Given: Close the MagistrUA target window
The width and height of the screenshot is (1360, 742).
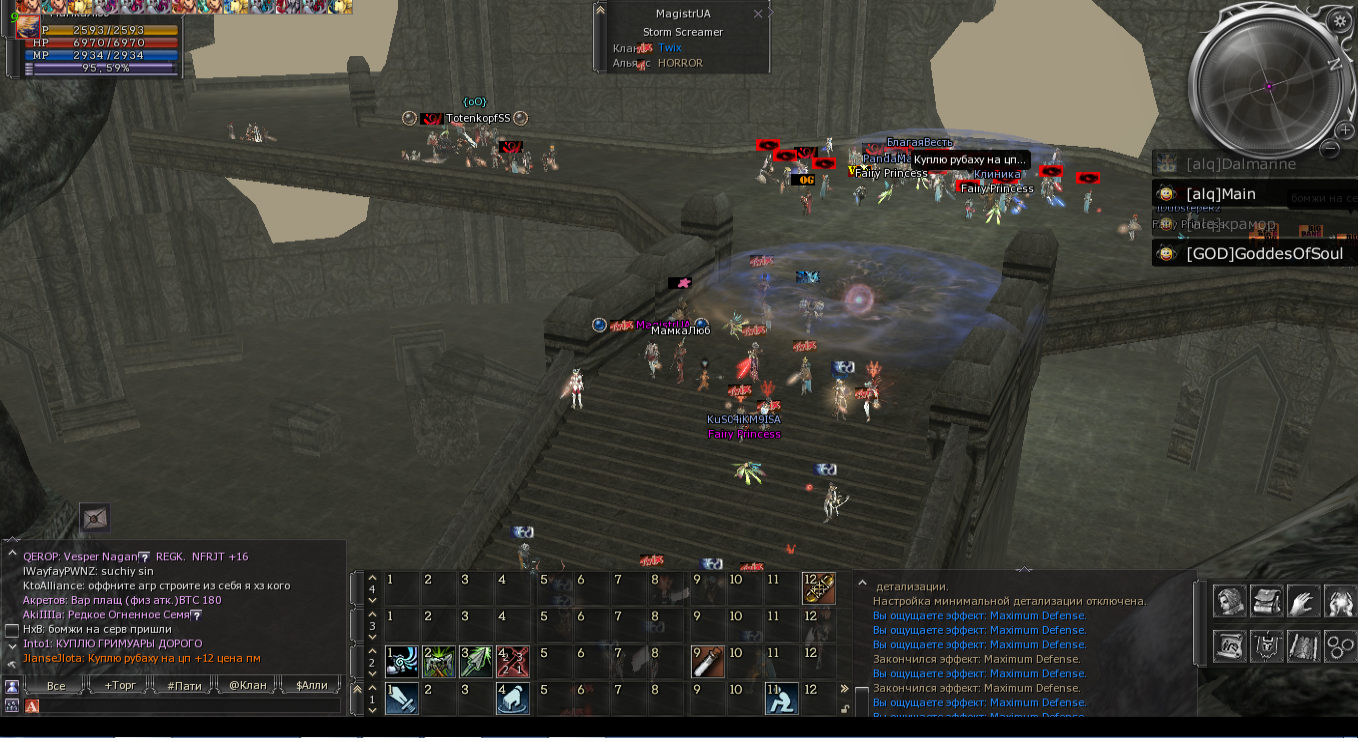Looking at the screenshot, I should coord(757,14).
